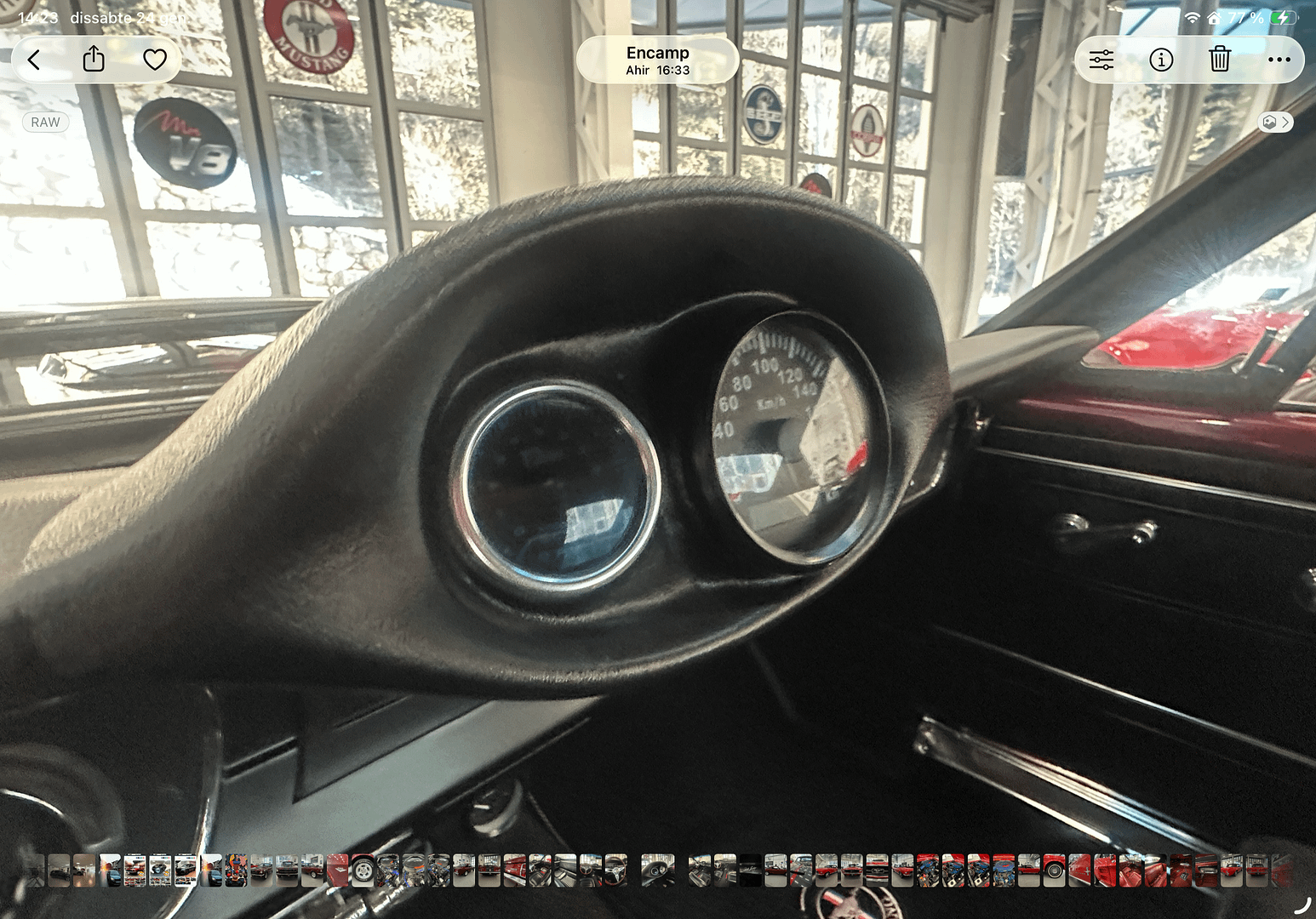Mark the photo as favorite with the heart
Viewport: 1316px width, 919px height.
point(155,60)
